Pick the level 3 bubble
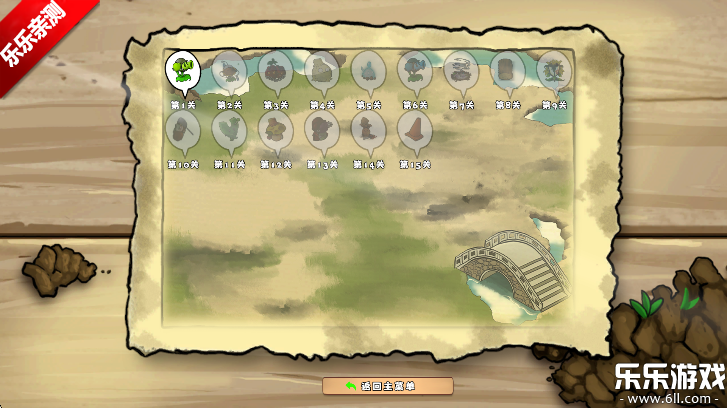The image size is (727, 408). 275,71
